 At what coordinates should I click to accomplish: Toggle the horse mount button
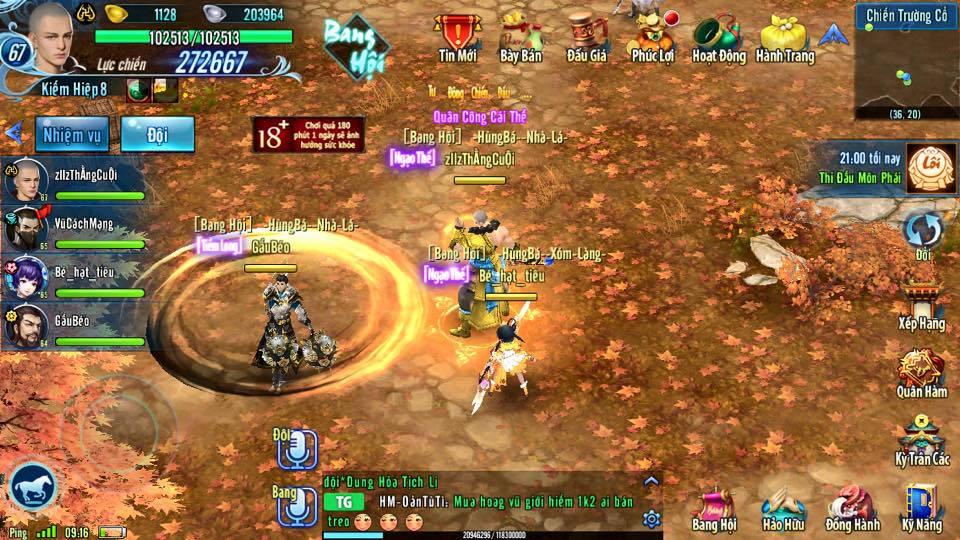(x=33, y=487)
